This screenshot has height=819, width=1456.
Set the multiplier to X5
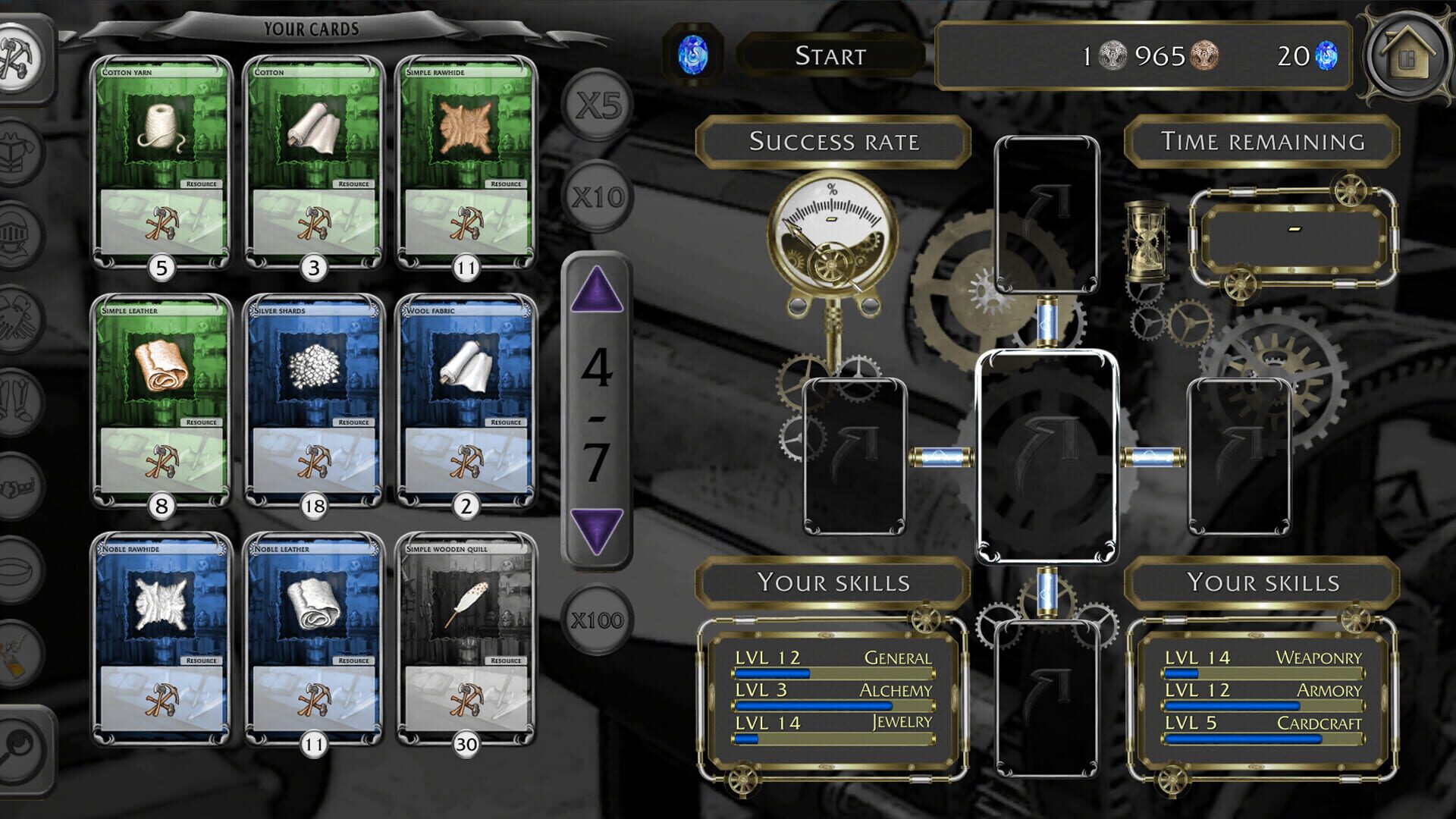pyautogui.click(x=598, y=106)
